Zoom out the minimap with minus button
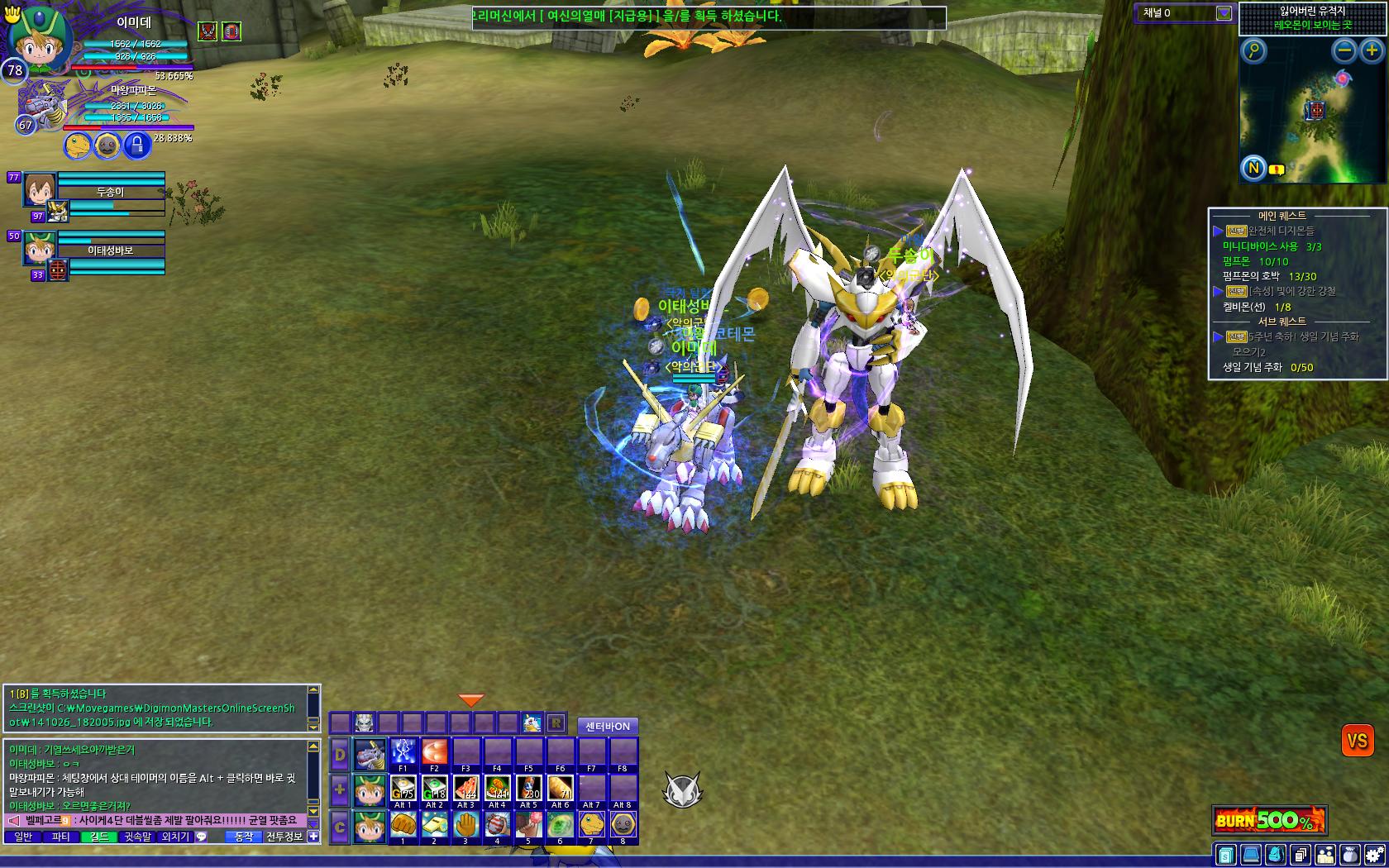Image resolution: width=1389 pixels, height=868 pixels. tap(1345, 51)
